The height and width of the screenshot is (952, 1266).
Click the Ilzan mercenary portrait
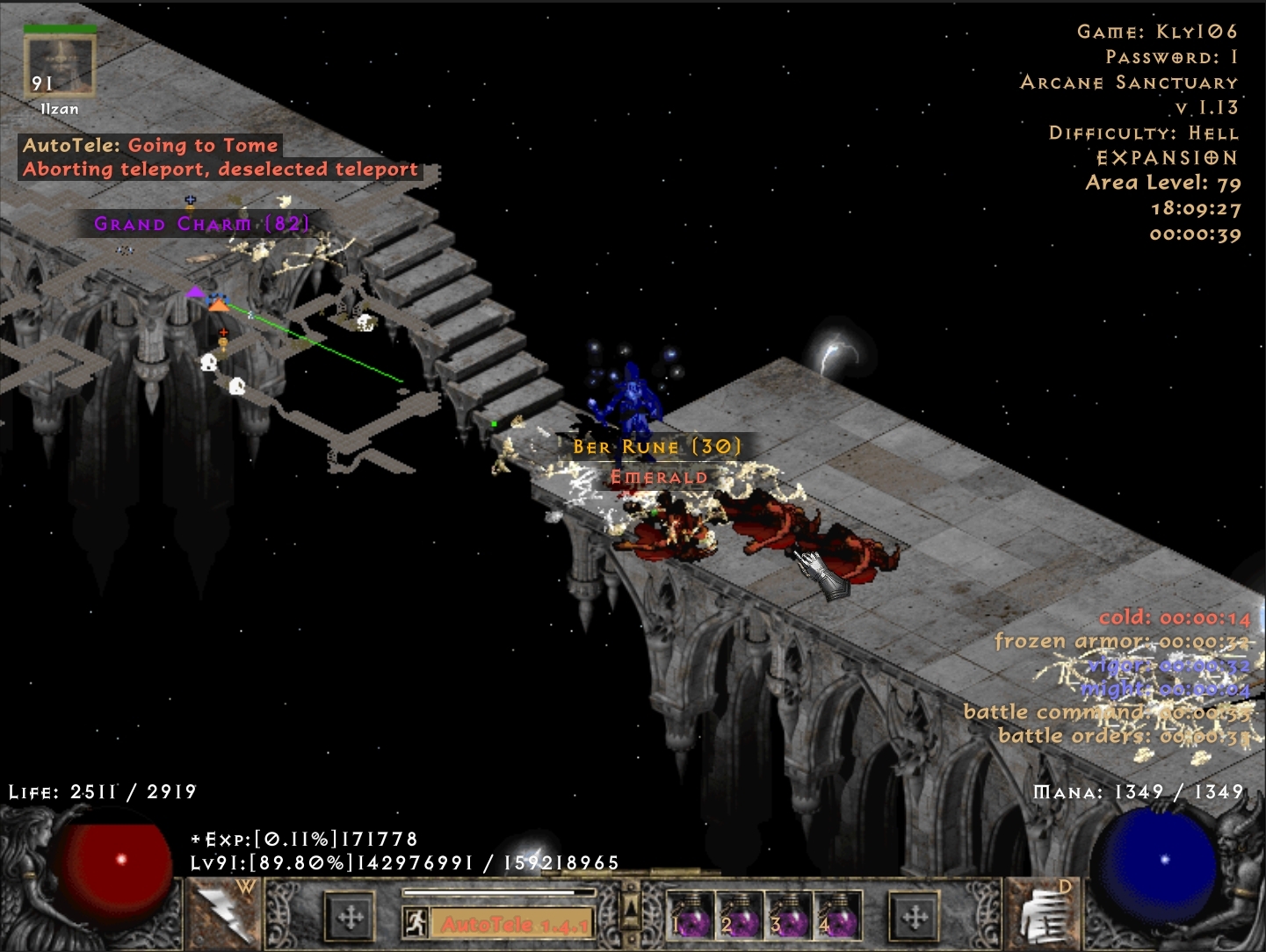pos(61,66)
